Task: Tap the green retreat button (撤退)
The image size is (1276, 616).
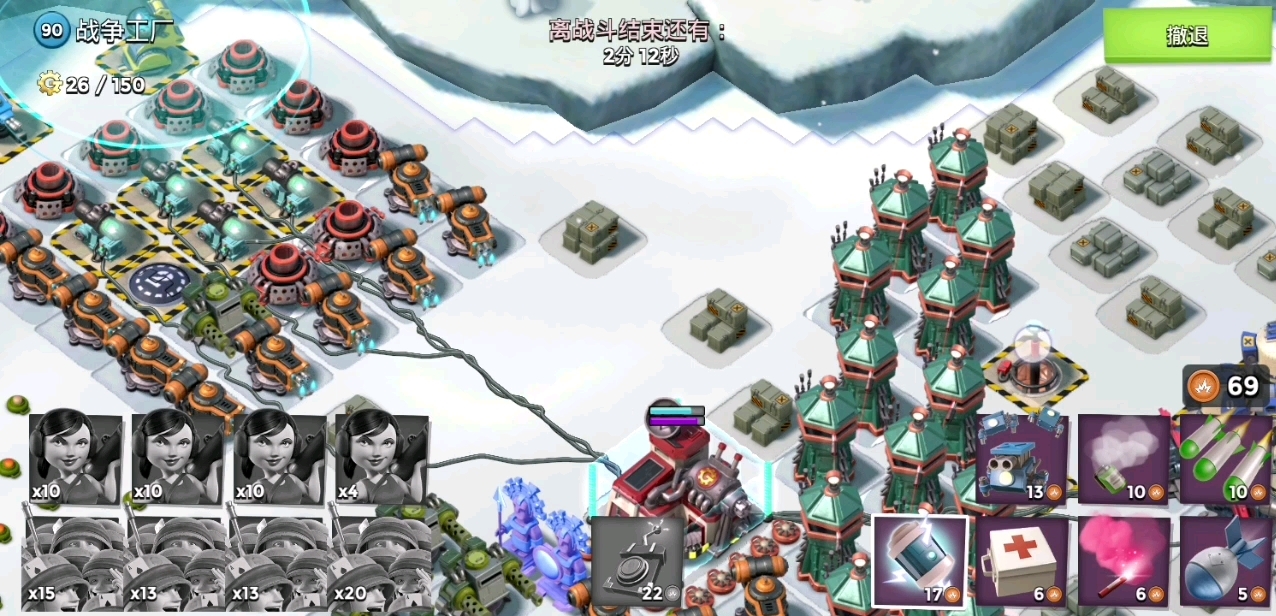Action: pyautogui.click(x=1187, y=36)
